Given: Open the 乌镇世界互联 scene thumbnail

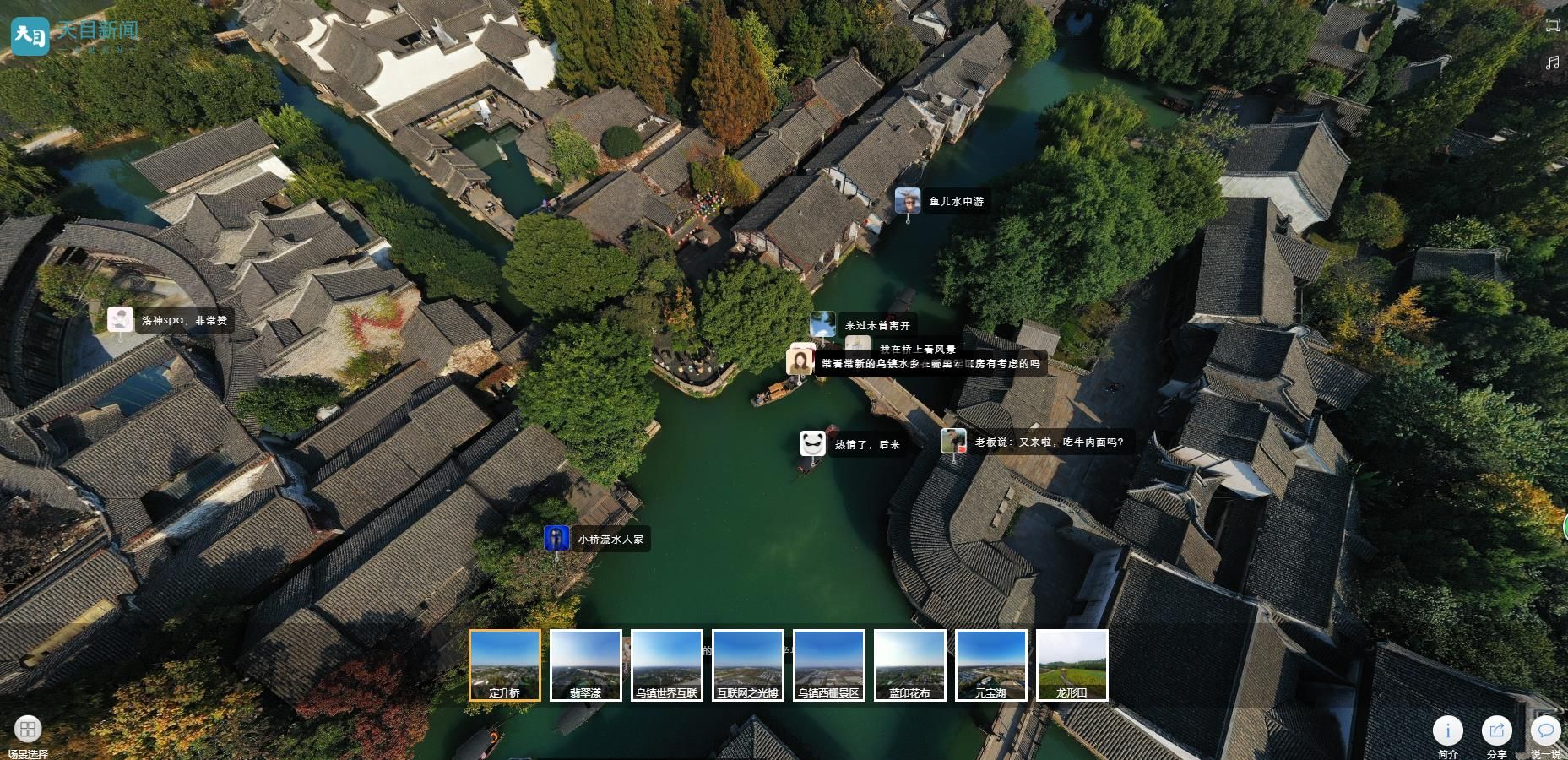Looking at the screenshot, I should 667,665.
